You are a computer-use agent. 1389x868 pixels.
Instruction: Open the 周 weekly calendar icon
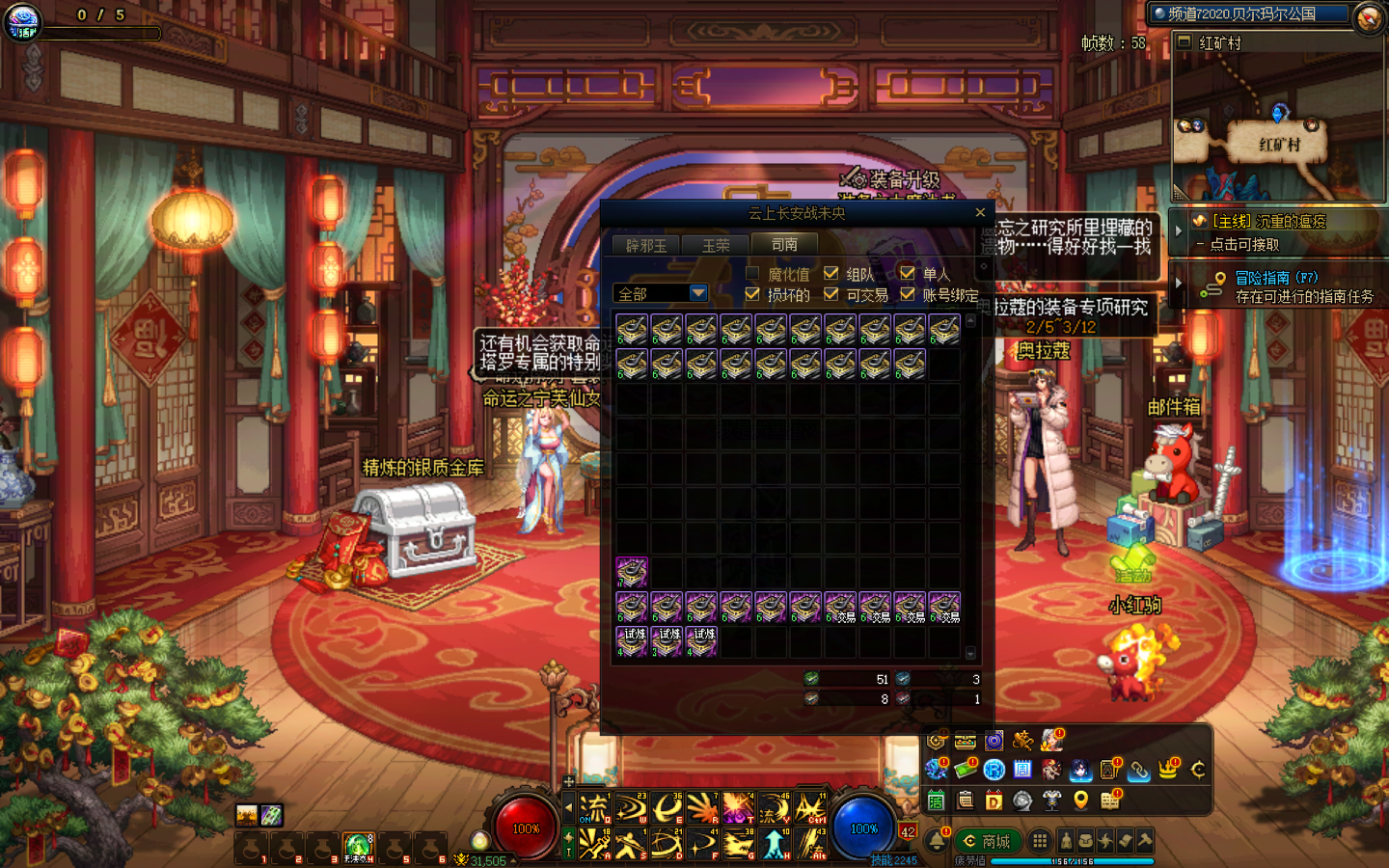click(1022, 770)
